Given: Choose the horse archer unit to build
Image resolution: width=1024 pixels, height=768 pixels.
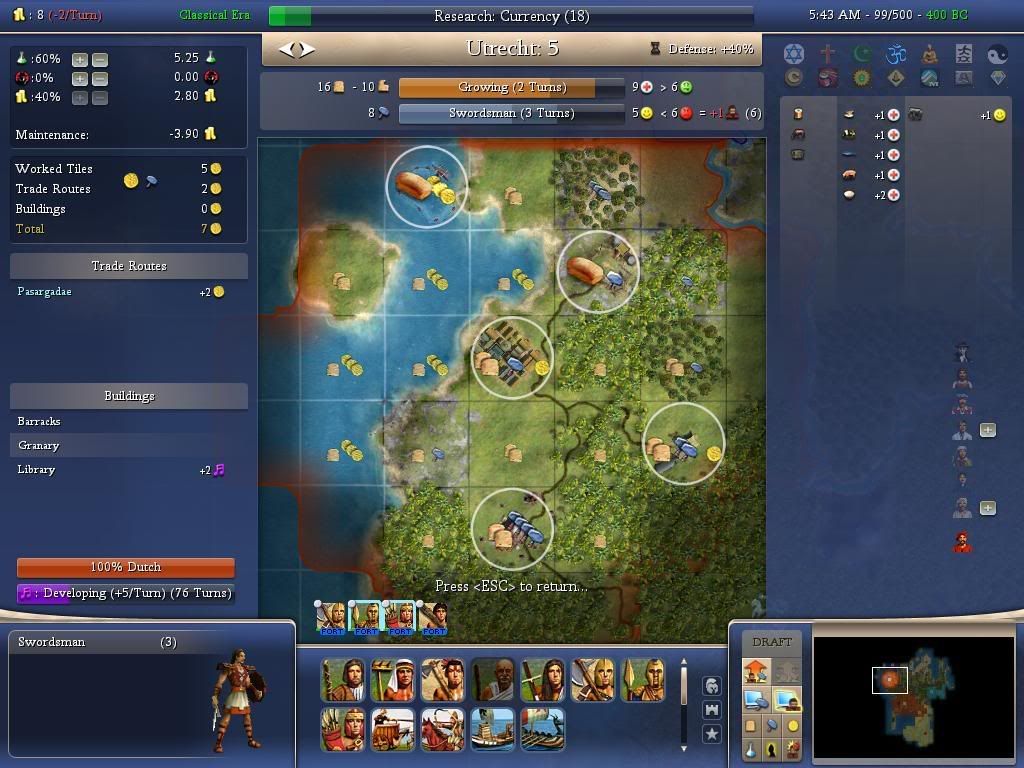Looking at the screenshot, I should pos(442,729).
